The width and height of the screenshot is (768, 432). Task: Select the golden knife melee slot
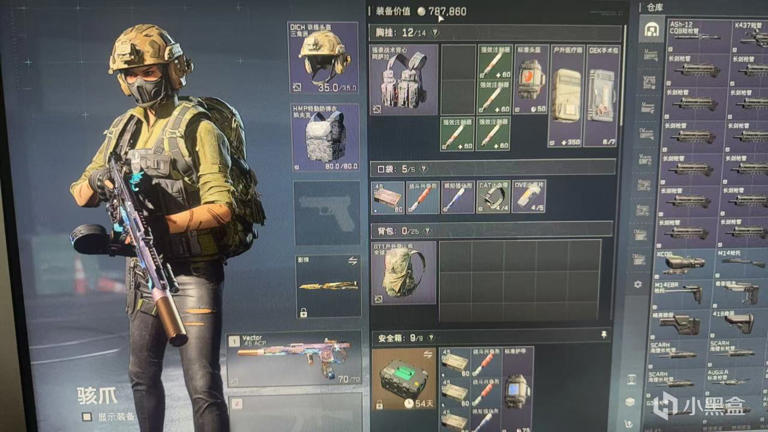[x=327, y=284]
